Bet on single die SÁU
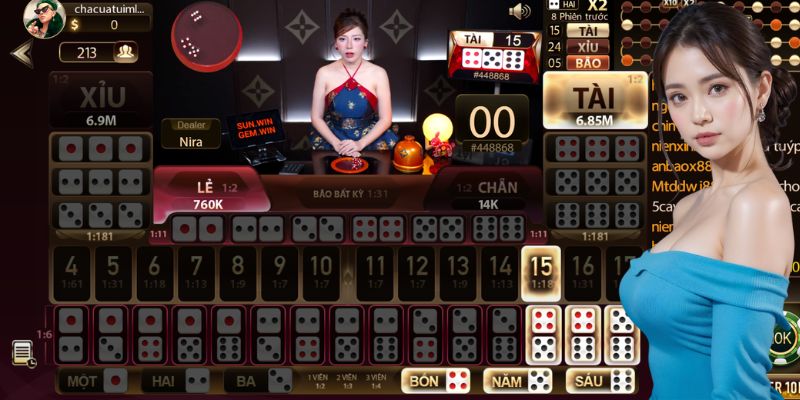The image size is (800, 400). pyautogui.click(x=601, y=381)
